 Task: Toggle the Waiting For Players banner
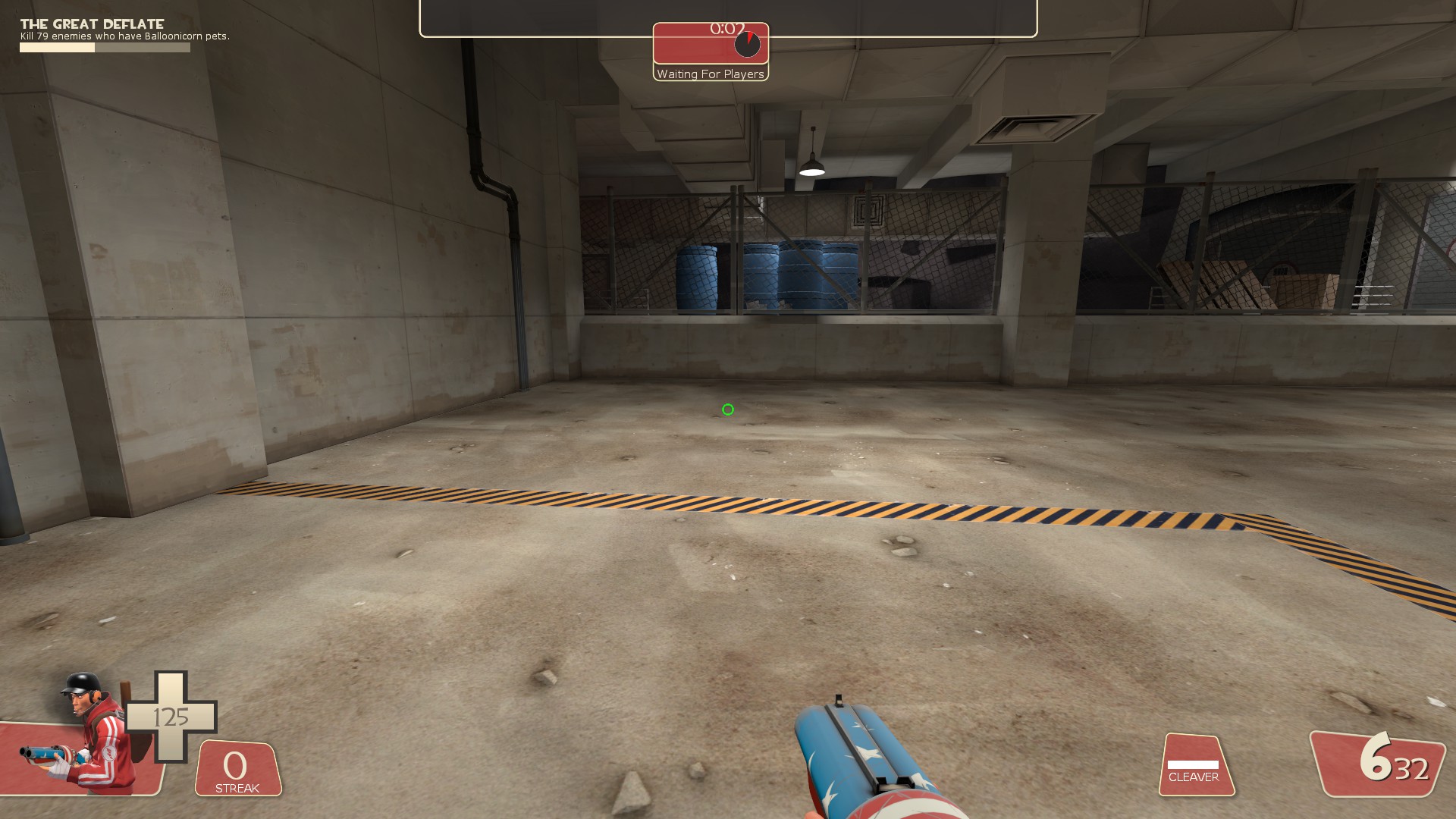711,74
